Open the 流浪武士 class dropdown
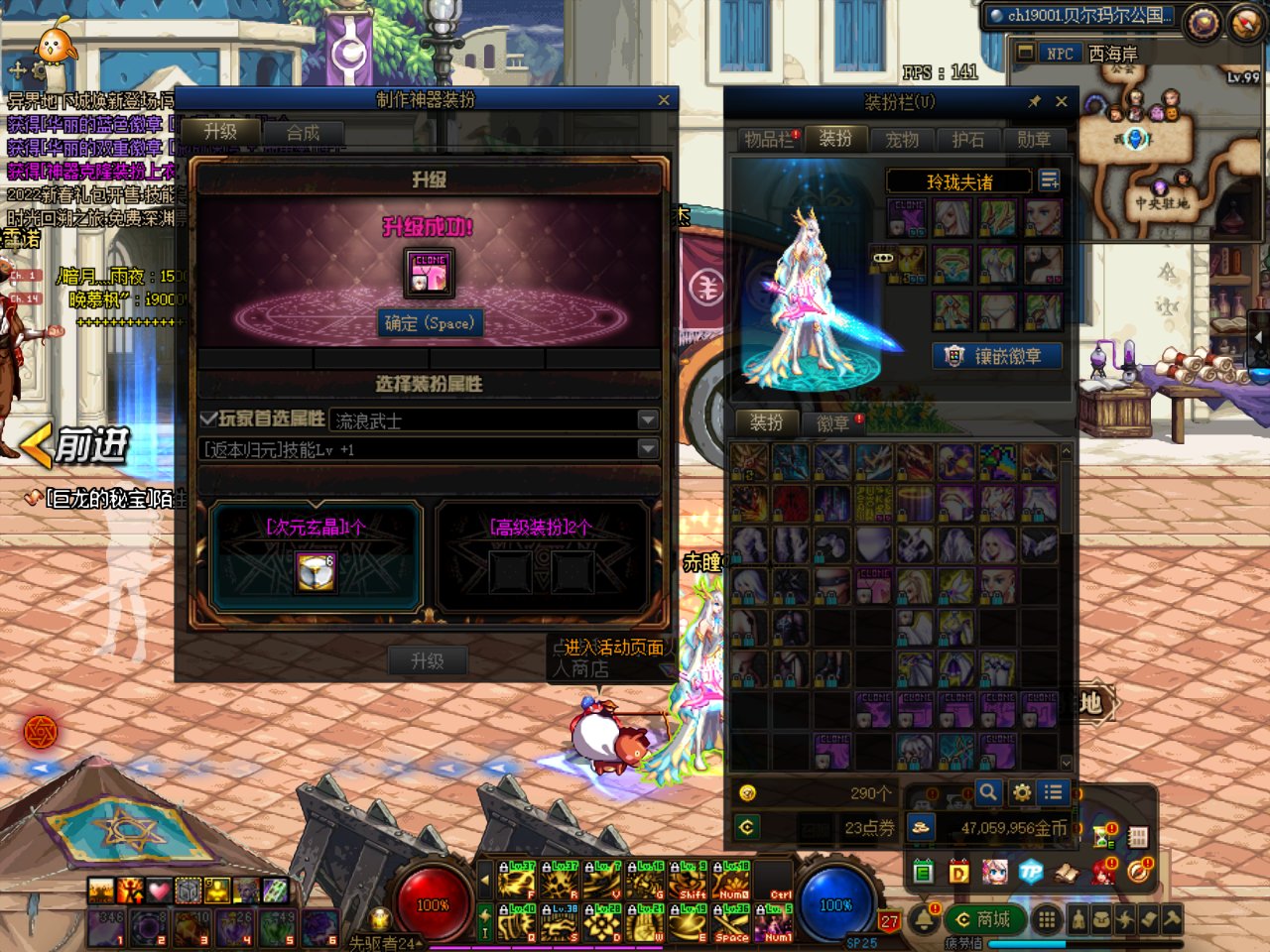Image resolution: width=1270 pixels, height=952 pixels. coord(647,420)
